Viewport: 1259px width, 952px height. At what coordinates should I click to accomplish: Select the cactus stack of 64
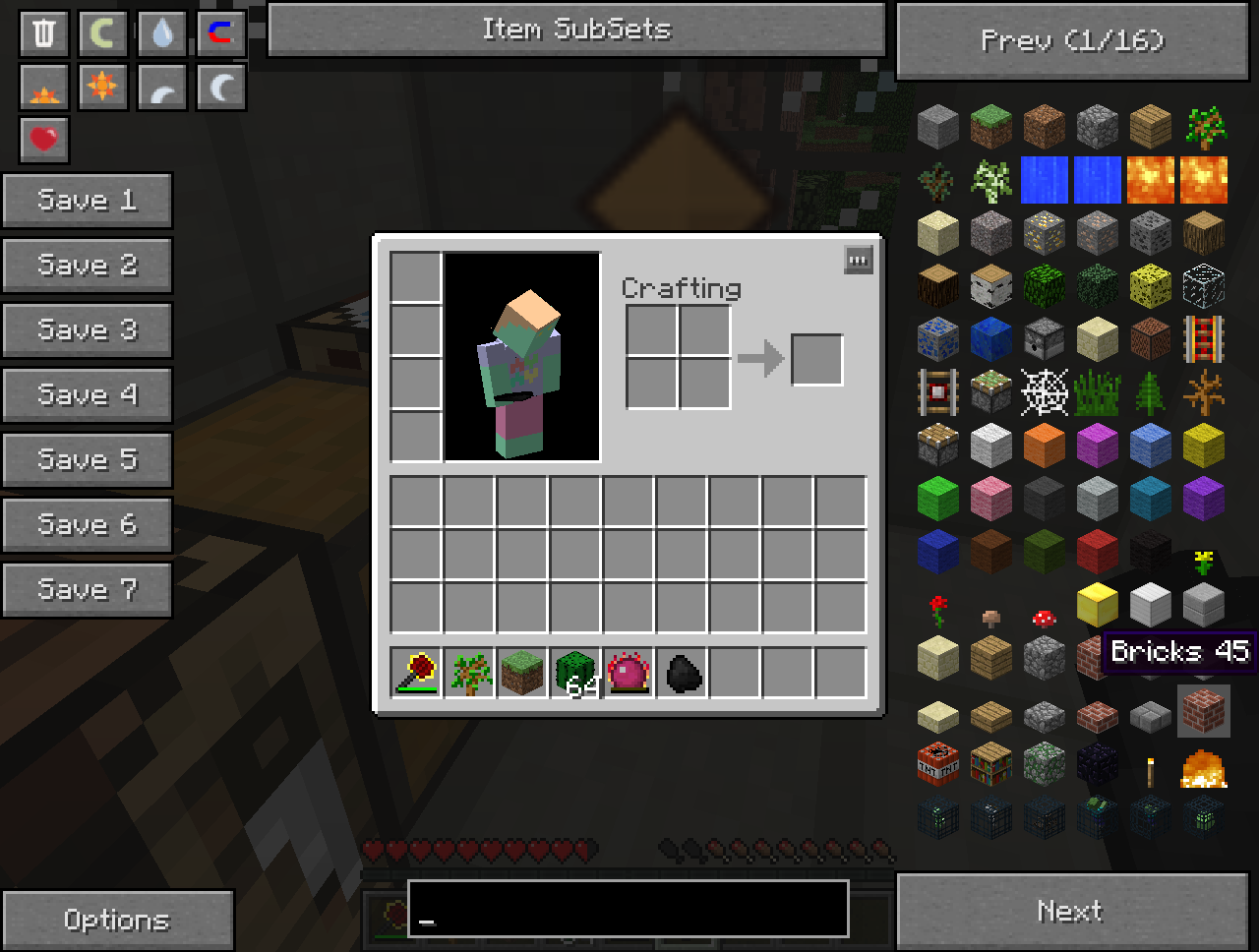[x=575, y=673]
